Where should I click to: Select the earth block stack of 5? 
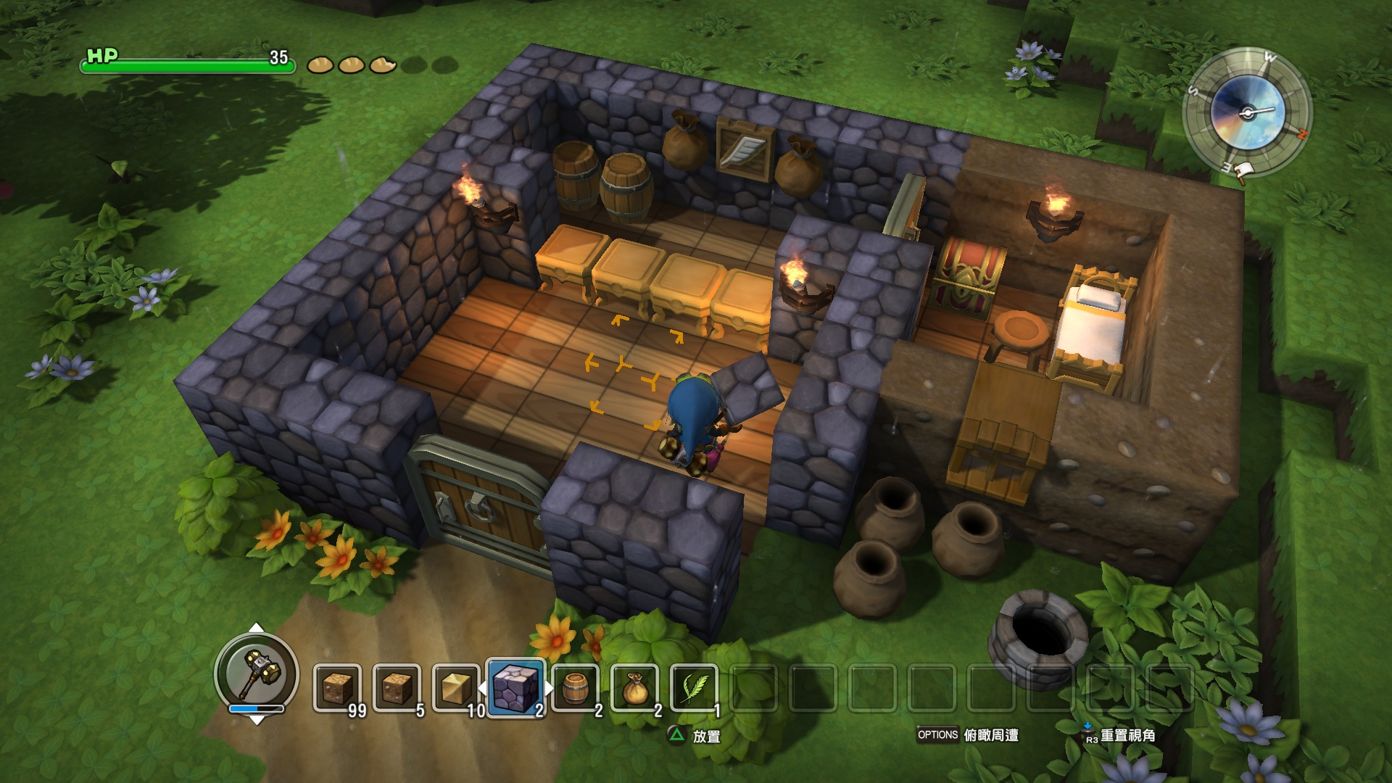(397, 688)
